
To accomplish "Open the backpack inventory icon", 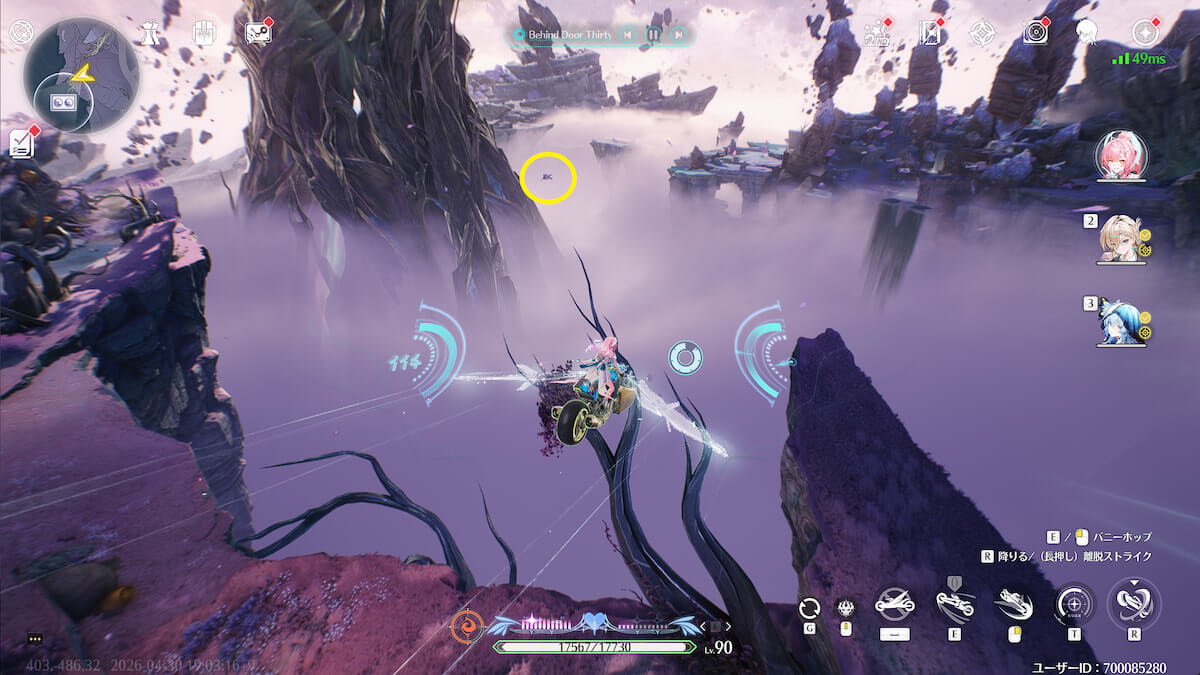I will point(204,32).
